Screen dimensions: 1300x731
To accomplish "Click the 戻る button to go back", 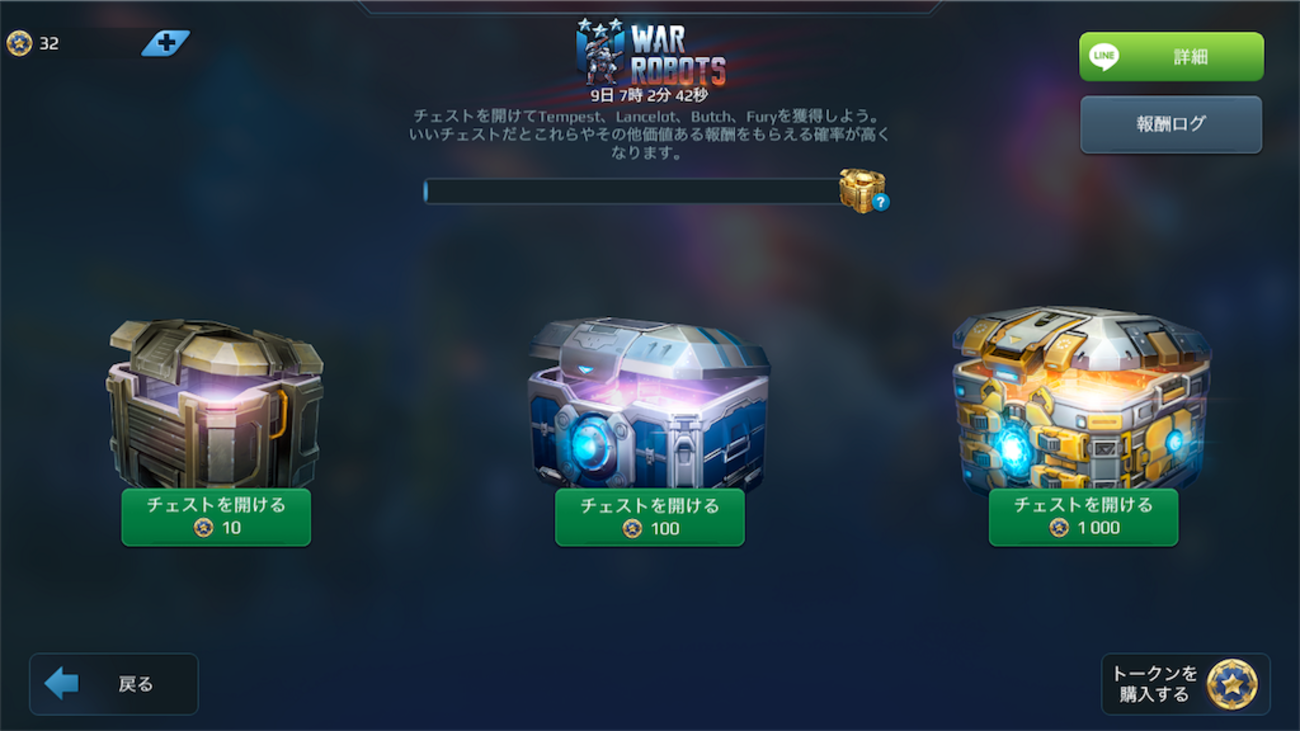I will click(x=113, y=683).
